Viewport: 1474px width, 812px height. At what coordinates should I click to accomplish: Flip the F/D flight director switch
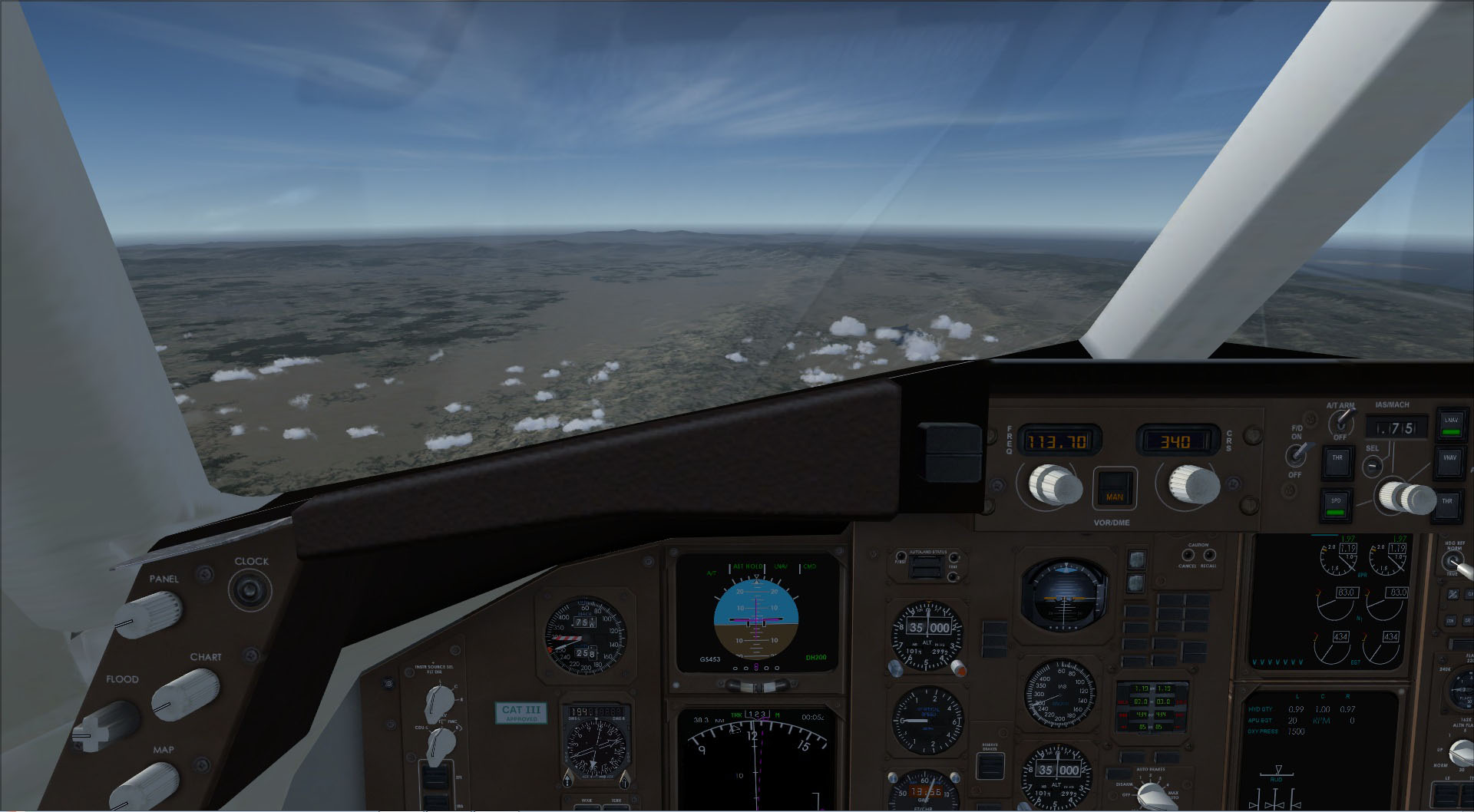(1297, 455)
